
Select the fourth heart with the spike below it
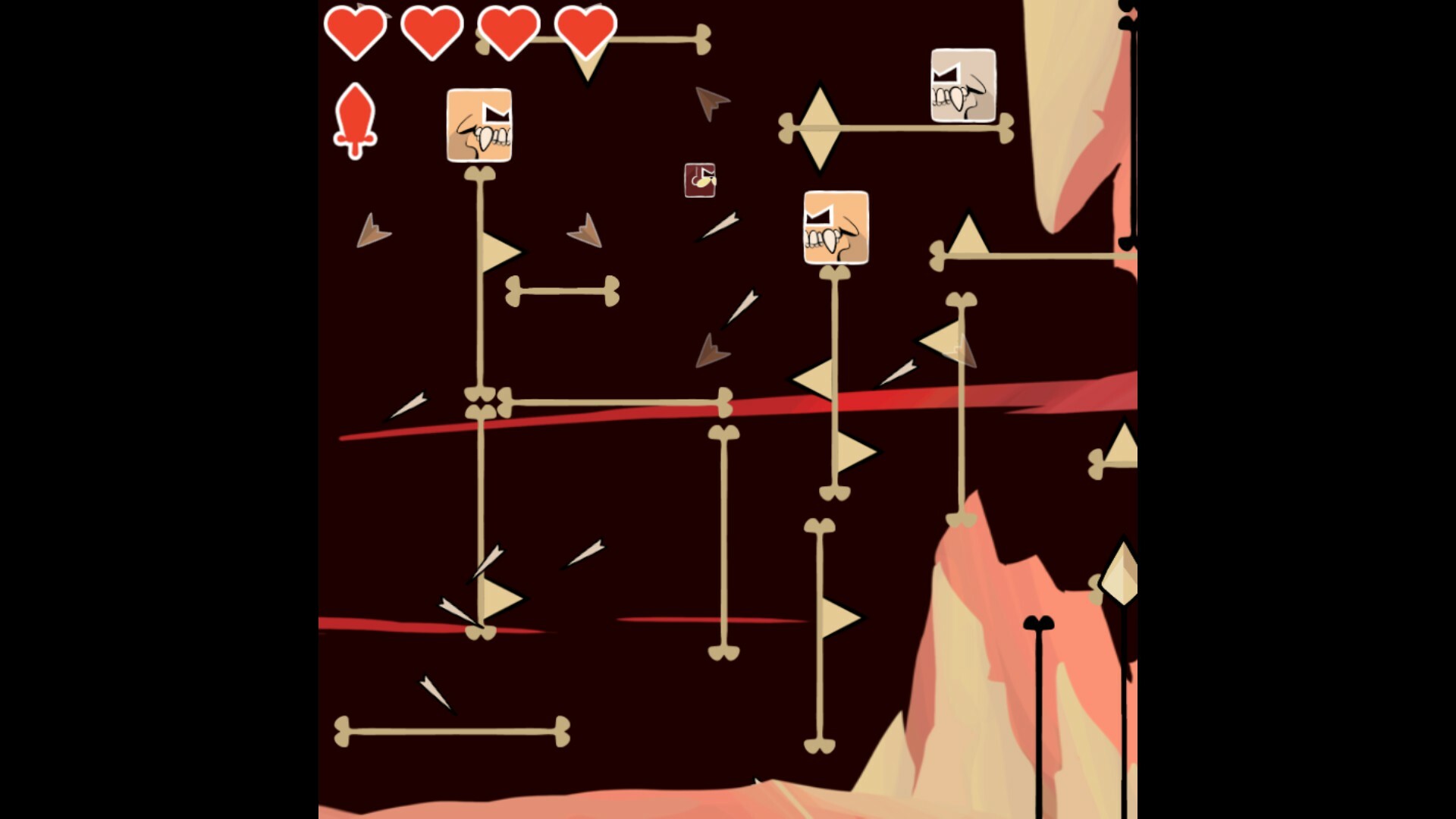click(x=584, y=31)
